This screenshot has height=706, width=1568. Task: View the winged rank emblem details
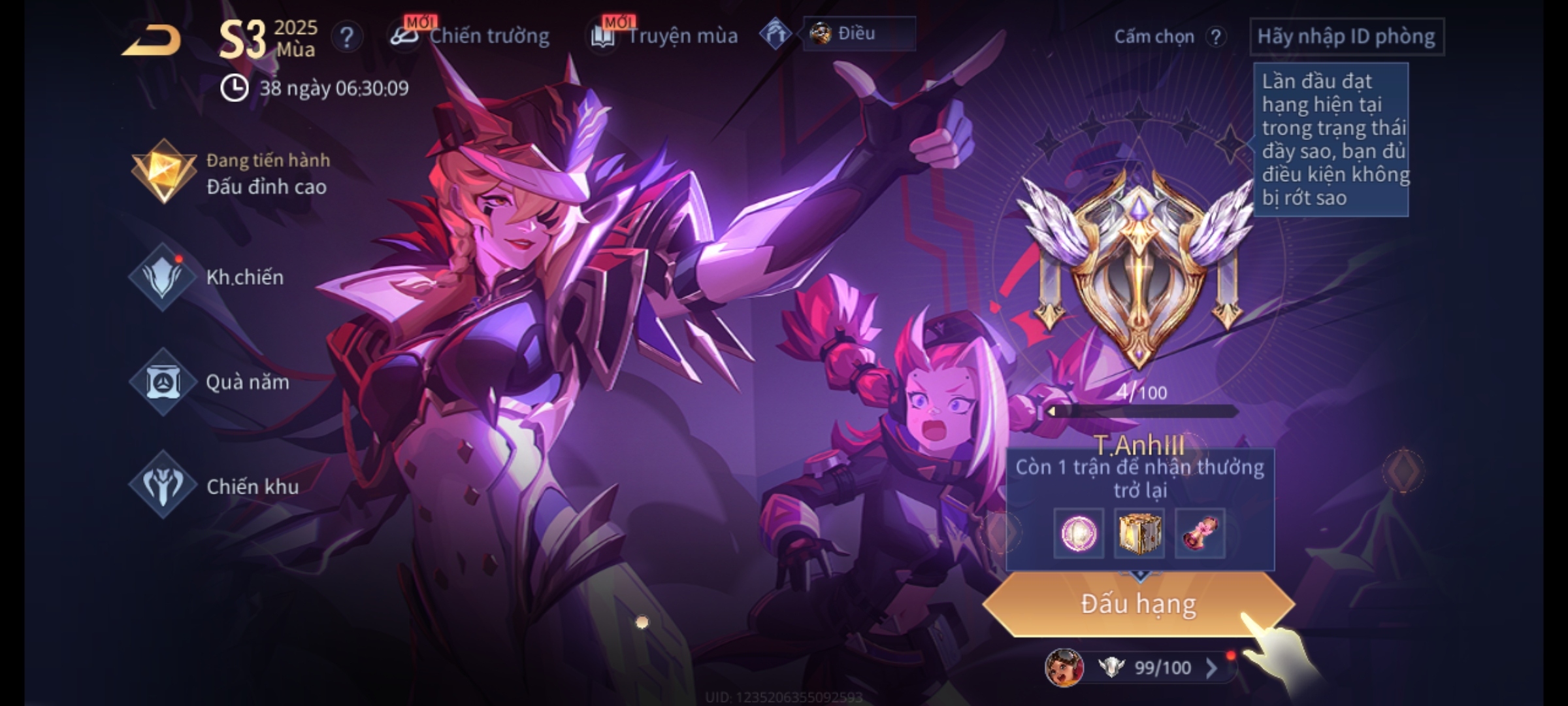pos(1138,268)
